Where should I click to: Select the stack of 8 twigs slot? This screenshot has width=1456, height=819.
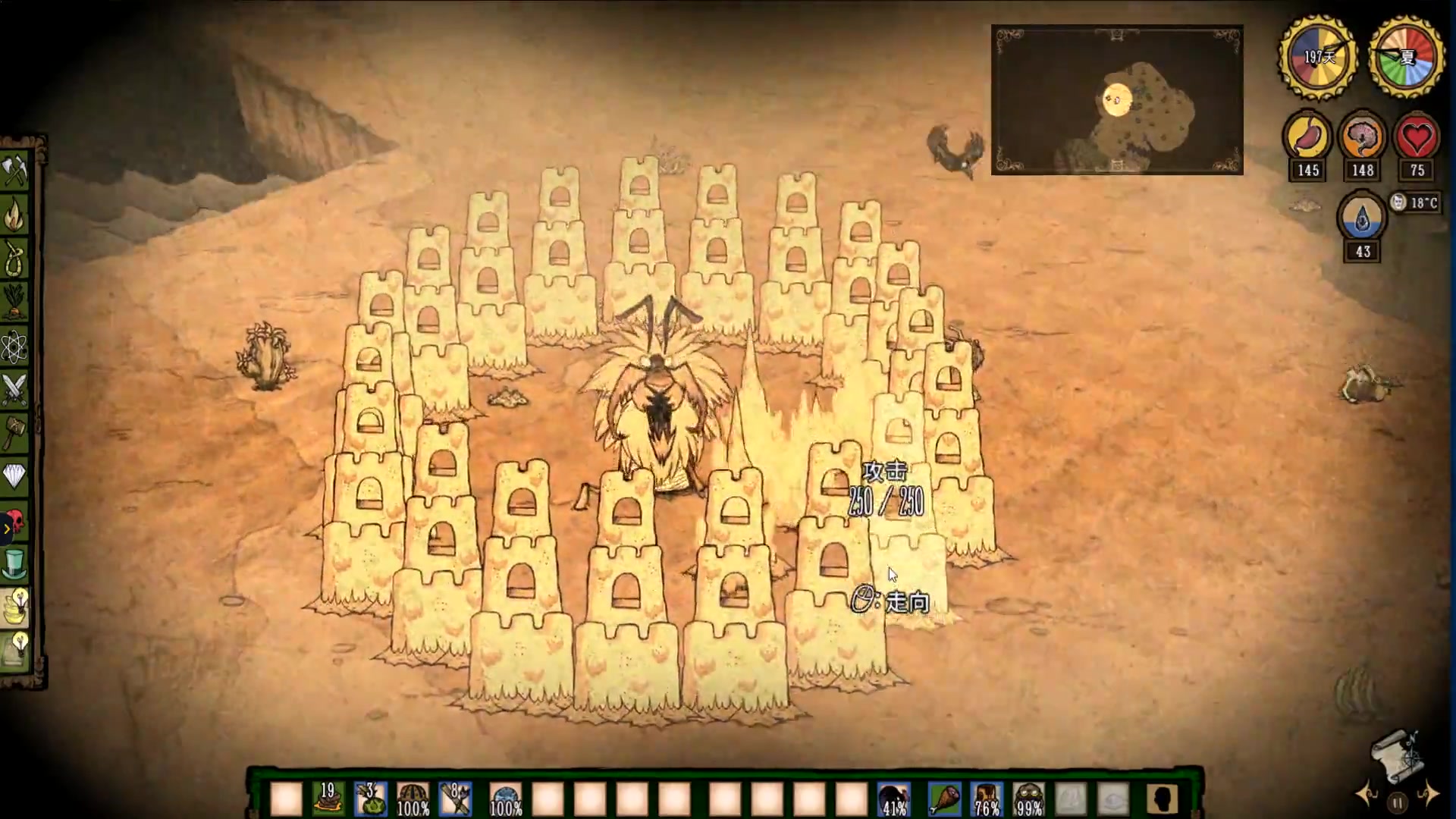pos(456,799)
